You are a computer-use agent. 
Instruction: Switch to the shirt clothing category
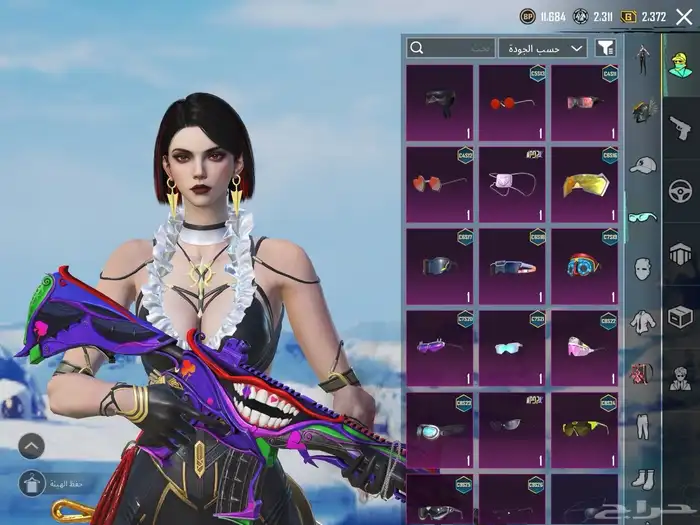click(642, 321)
